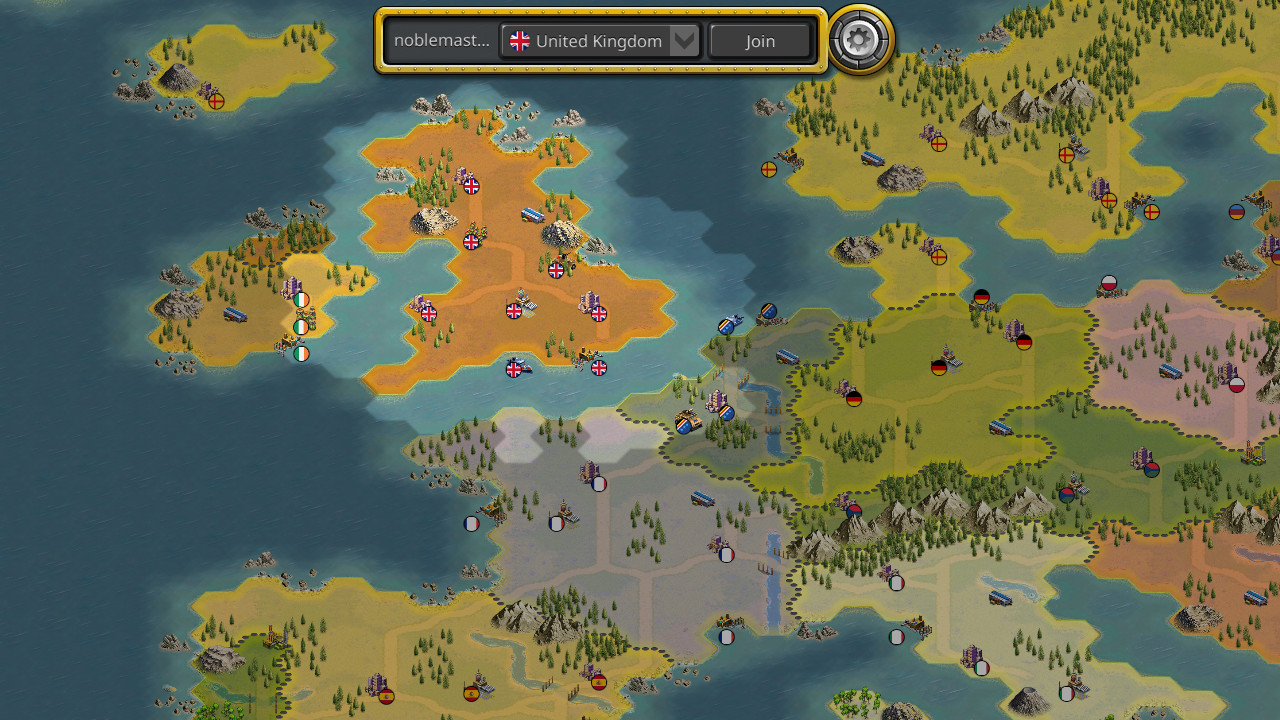Select the Spanish flag roundel in the south
The height and width of the screenshot is (720, 1280).
tap(471, 690)
